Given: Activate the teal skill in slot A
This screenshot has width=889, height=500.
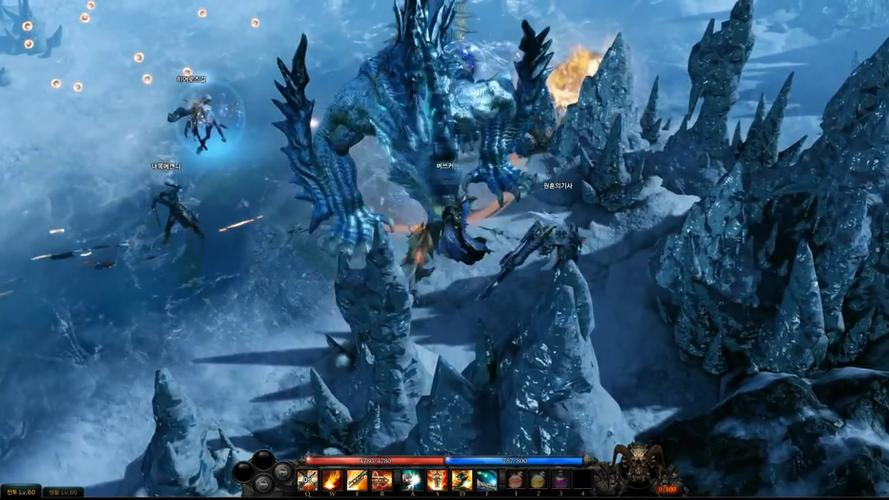Looking at the screenshot, I should (412, 480).
